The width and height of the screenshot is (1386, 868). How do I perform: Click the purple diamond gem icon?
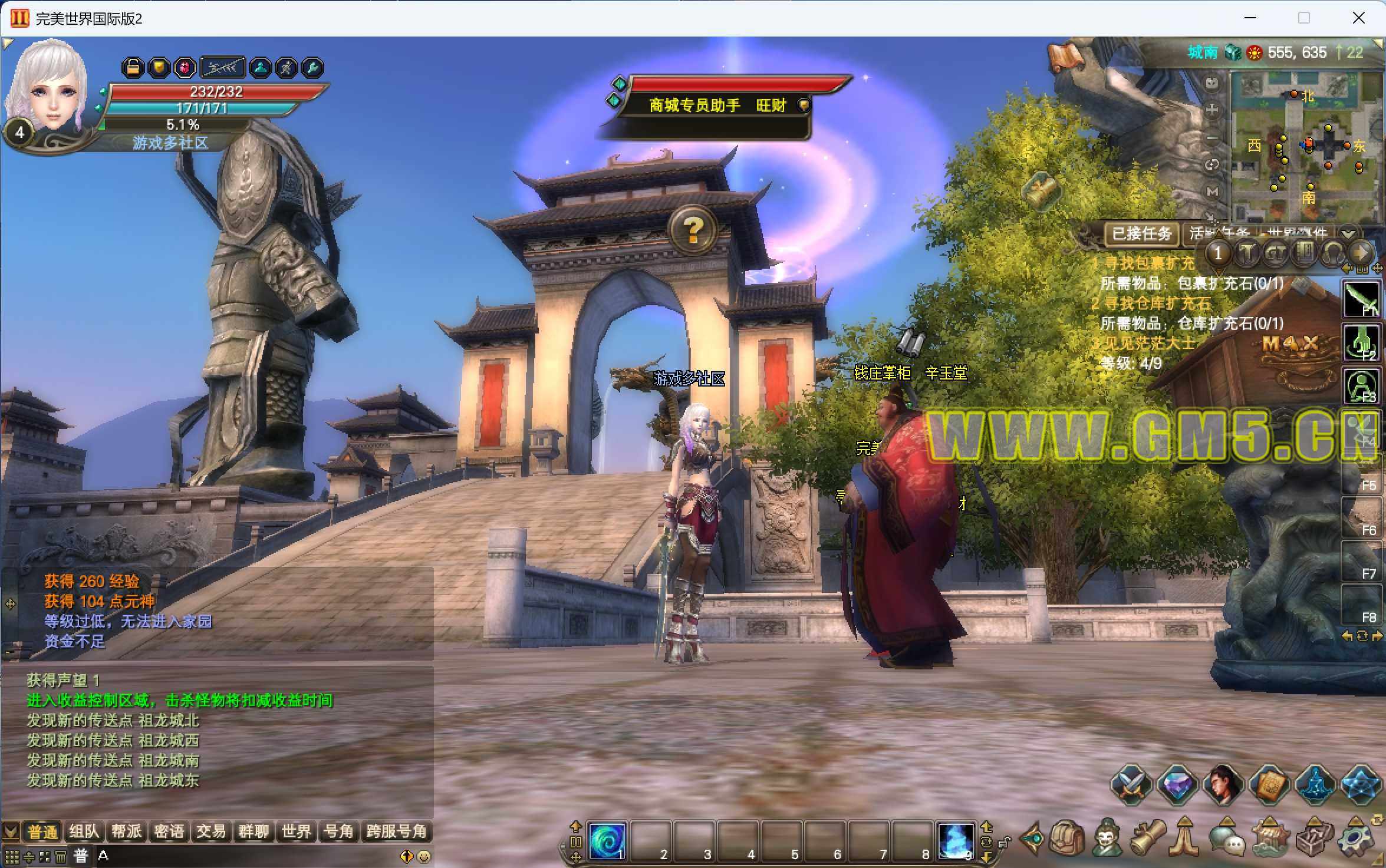coord(1177,785)
